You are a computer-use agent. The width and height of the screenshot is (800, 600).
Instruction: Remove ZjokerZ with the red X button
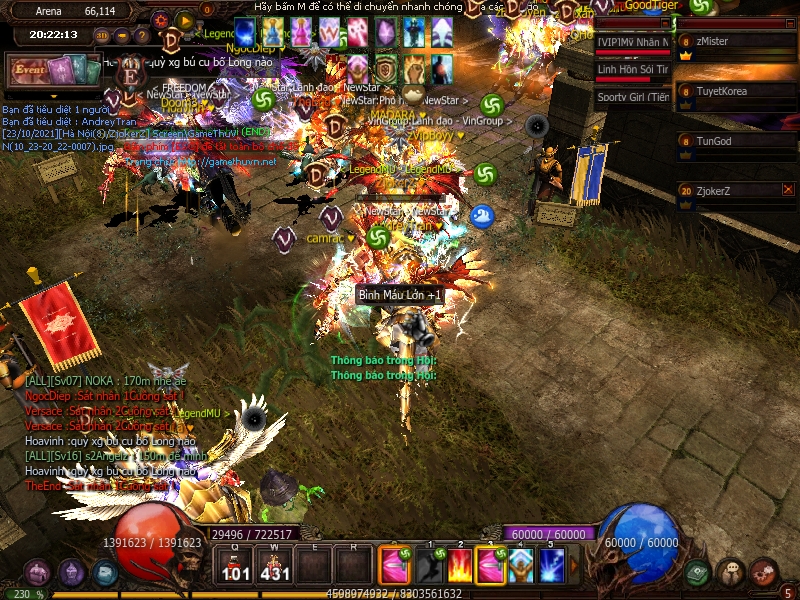click(787, 189)
